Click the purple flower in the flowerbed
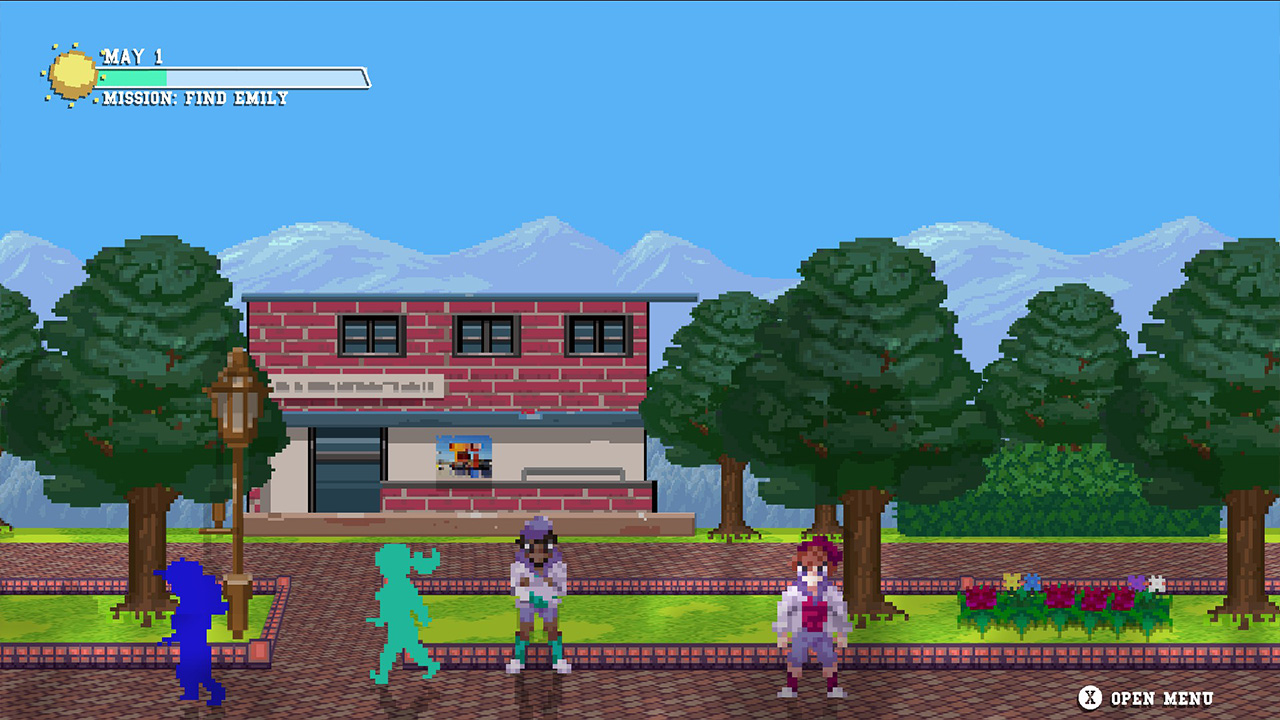Screen dimensions: 1280x720 pyautogui.click(x=1135, y=583)
